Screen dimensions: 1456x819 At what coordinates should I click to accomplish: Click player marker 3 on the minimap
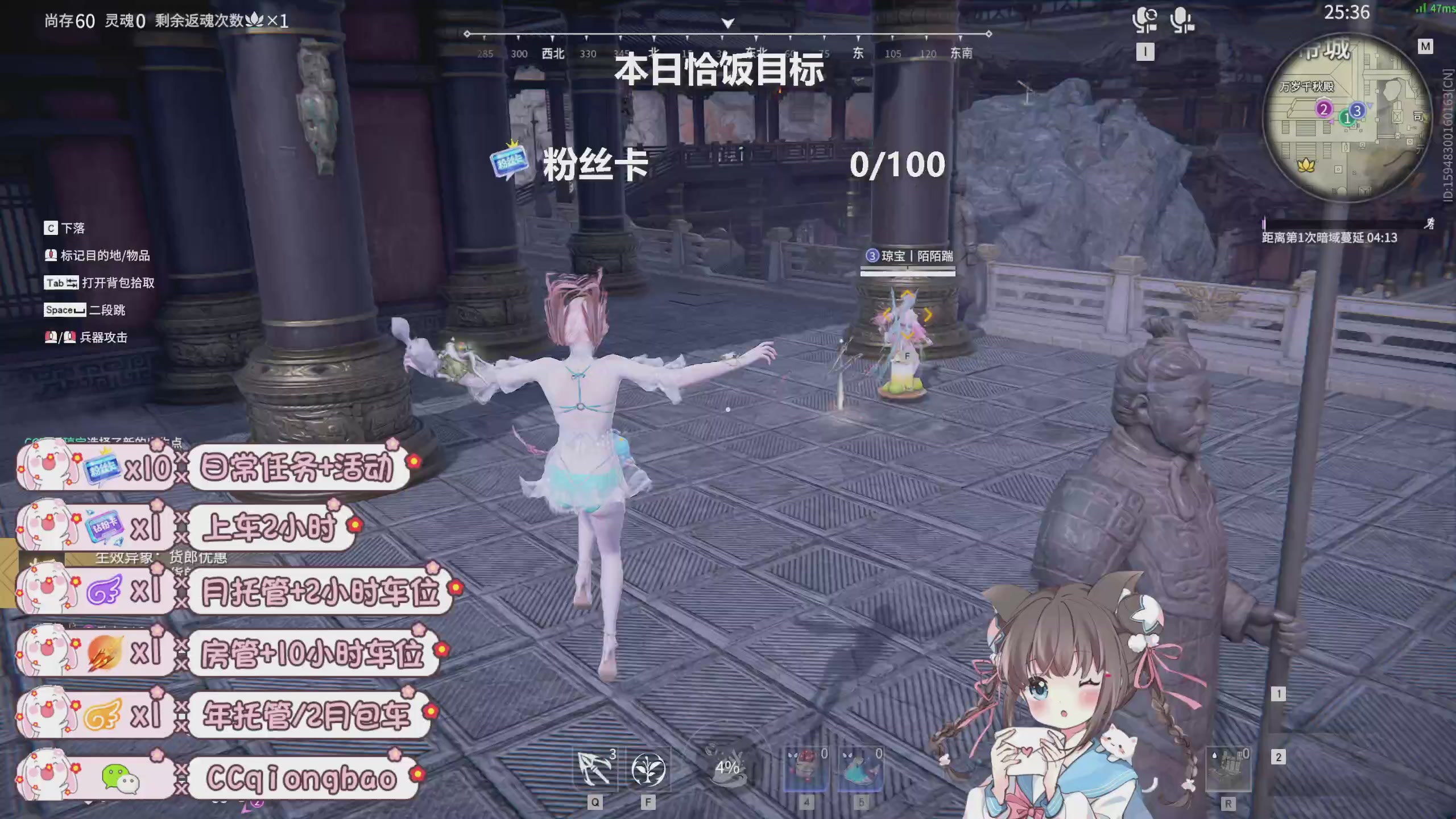point(1356,112)
